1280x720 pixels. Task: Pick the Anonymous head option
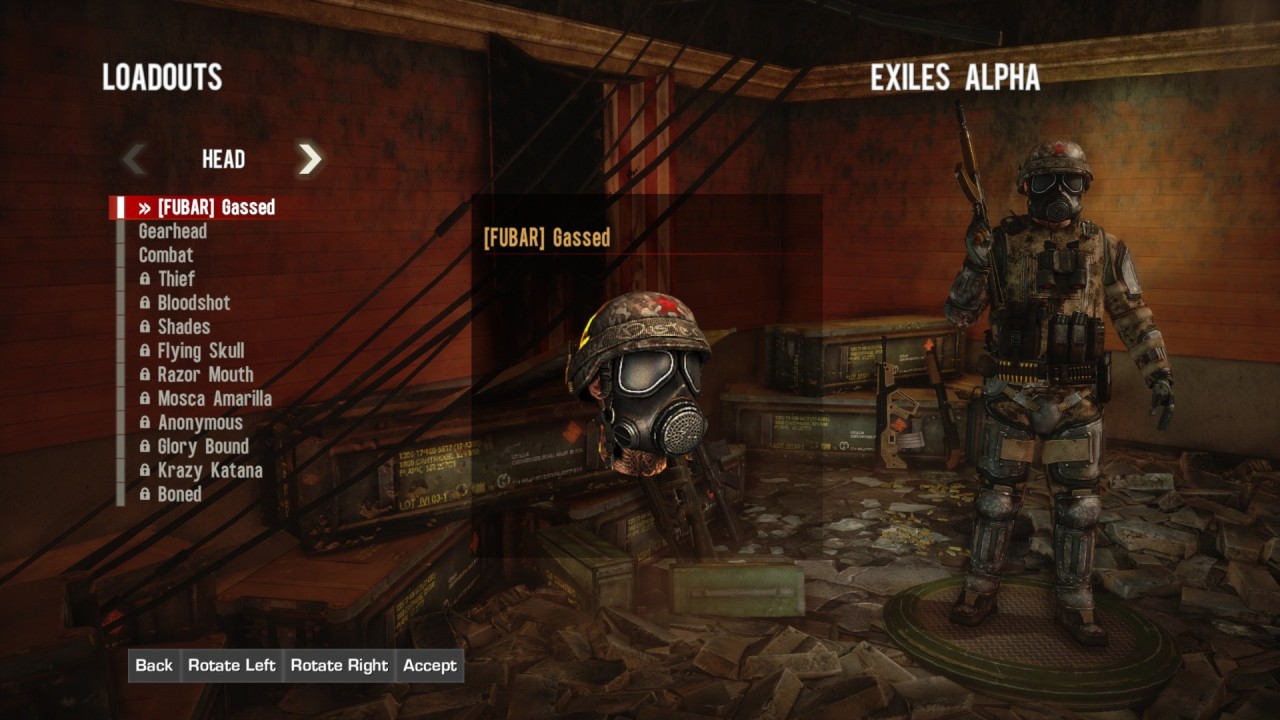pyautogui.click(x=200, y=424)
